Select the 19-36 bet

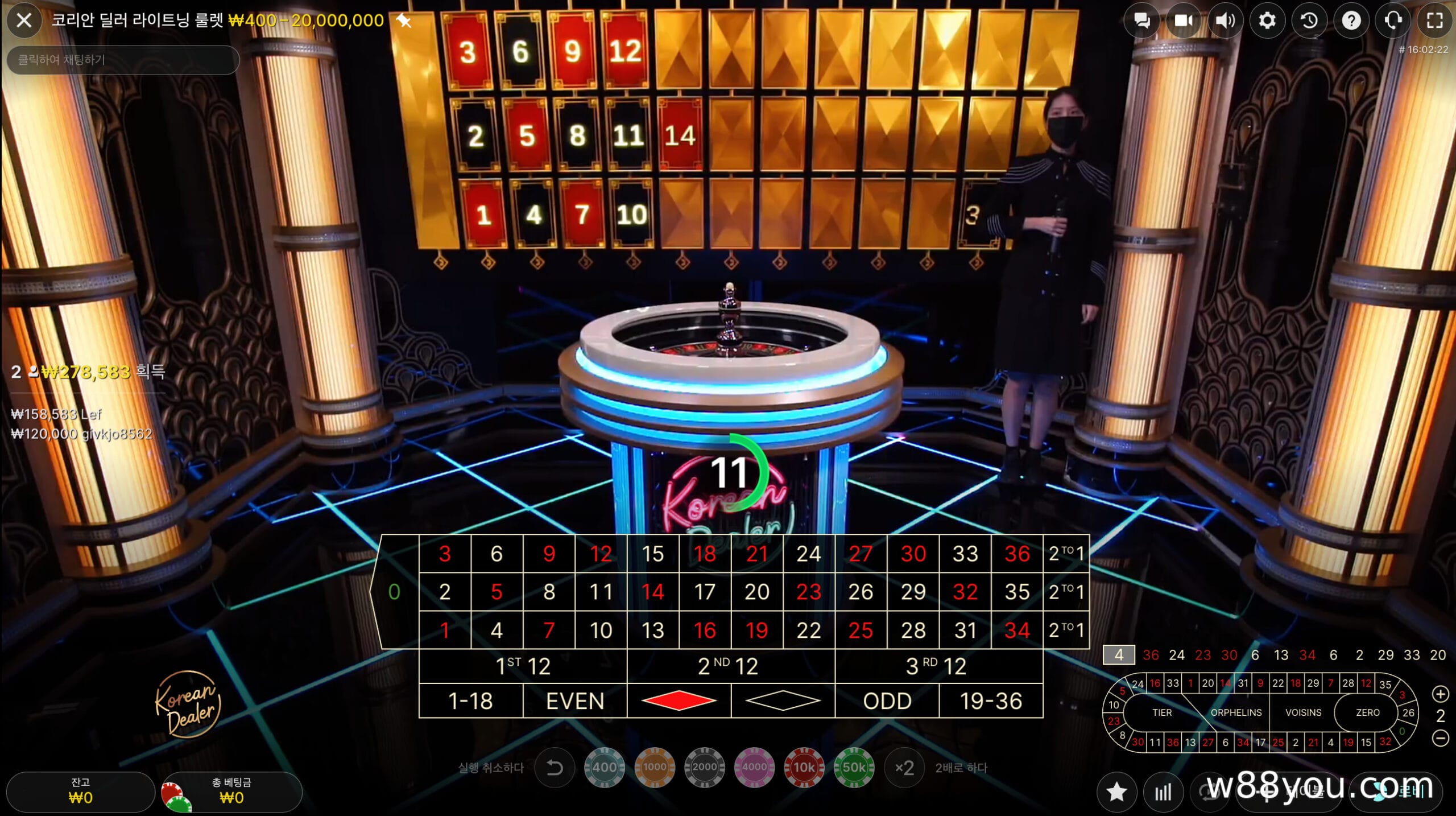[991, 701]
